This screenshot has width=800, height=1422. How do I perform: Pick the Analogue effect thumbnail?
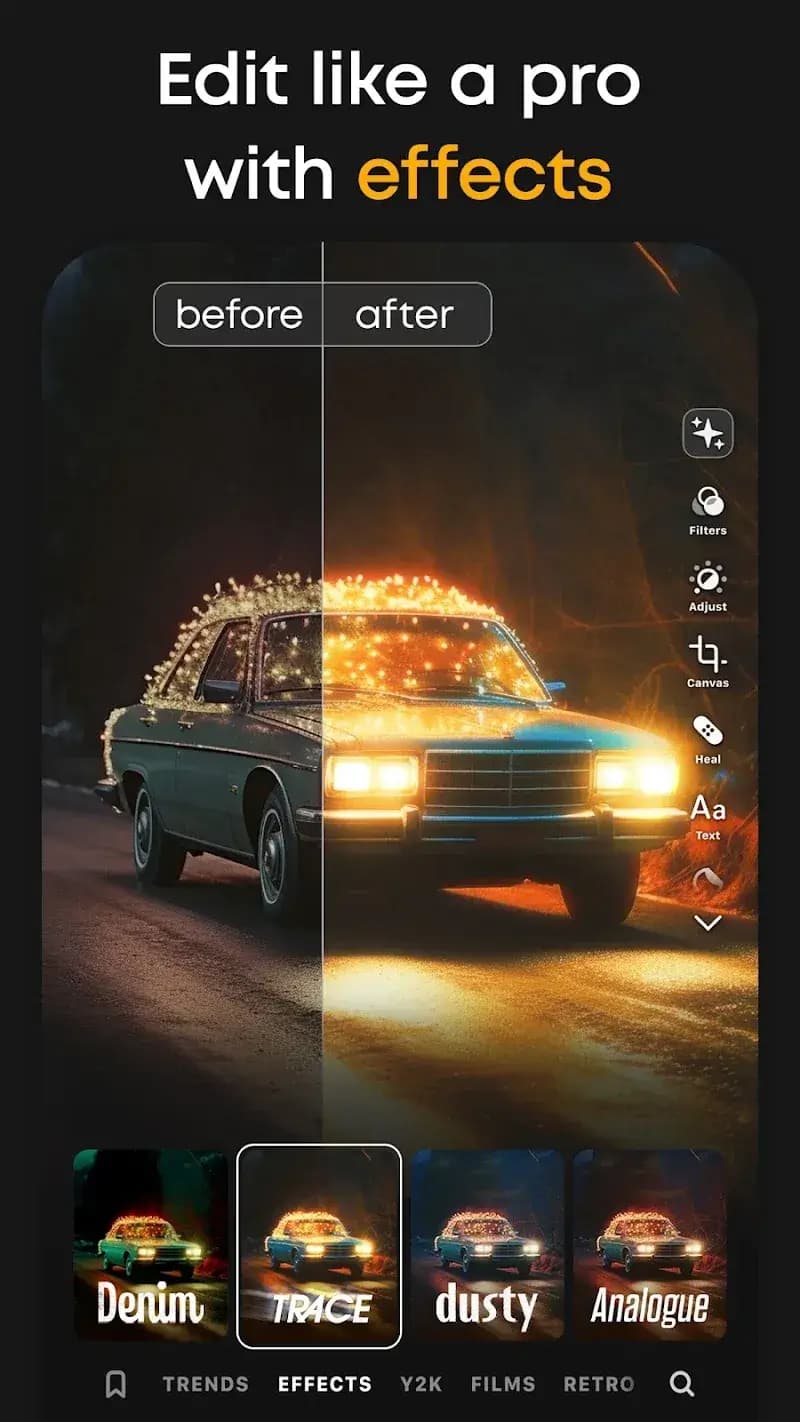(649, 1244)
